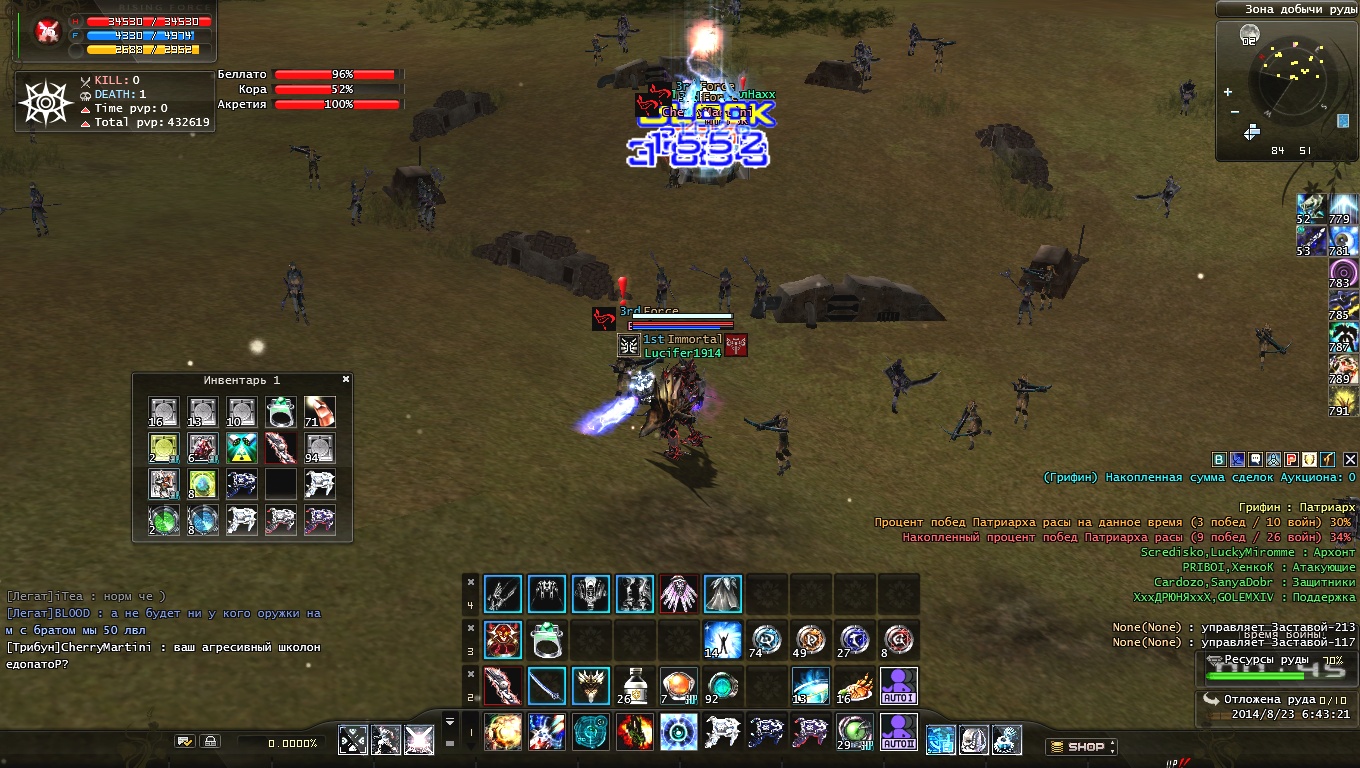Pick the red crystal stack of 71
The image size is (1360, 768).
click(320, 412)
